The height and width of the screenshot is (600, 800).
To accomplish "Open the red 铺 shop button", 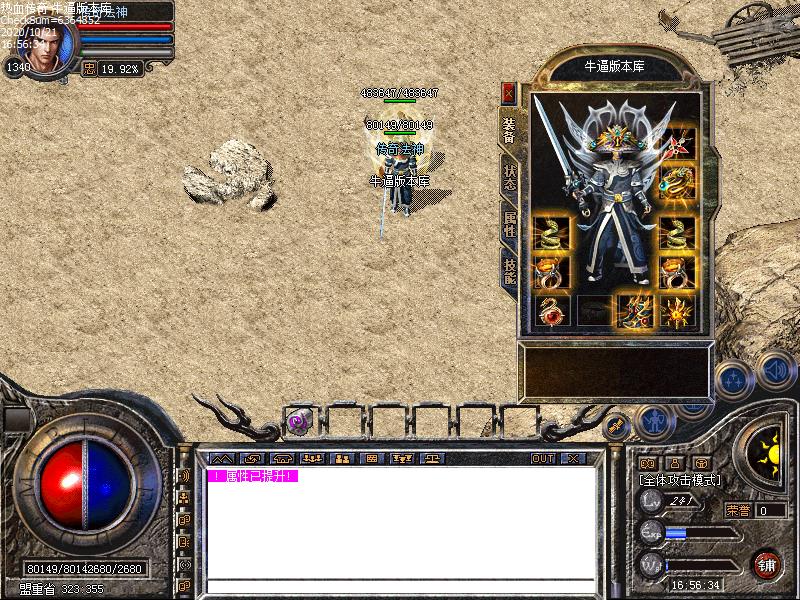I will (x=767, y=564).
